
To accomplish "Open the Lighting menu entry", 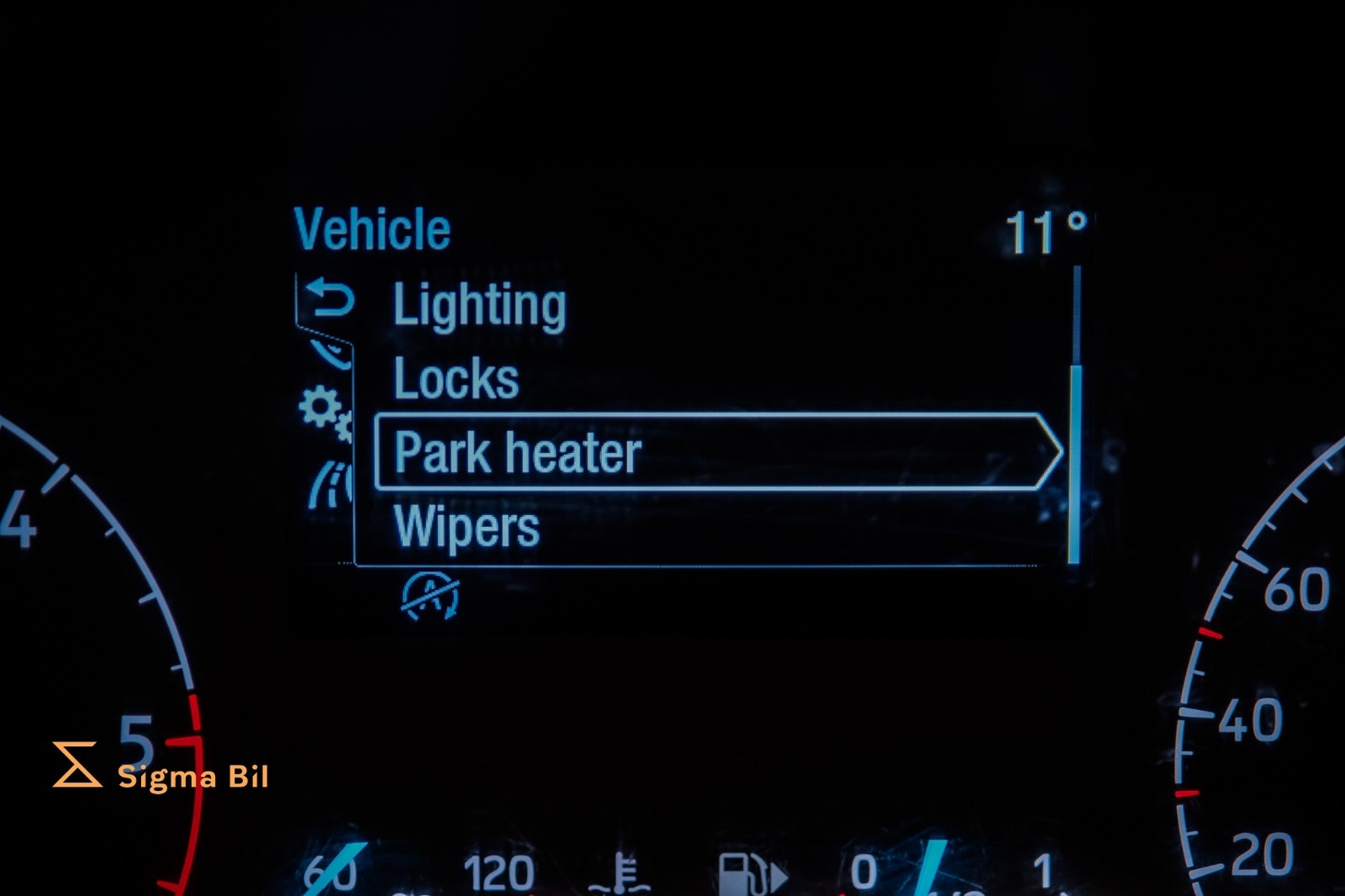I will 480,305.
